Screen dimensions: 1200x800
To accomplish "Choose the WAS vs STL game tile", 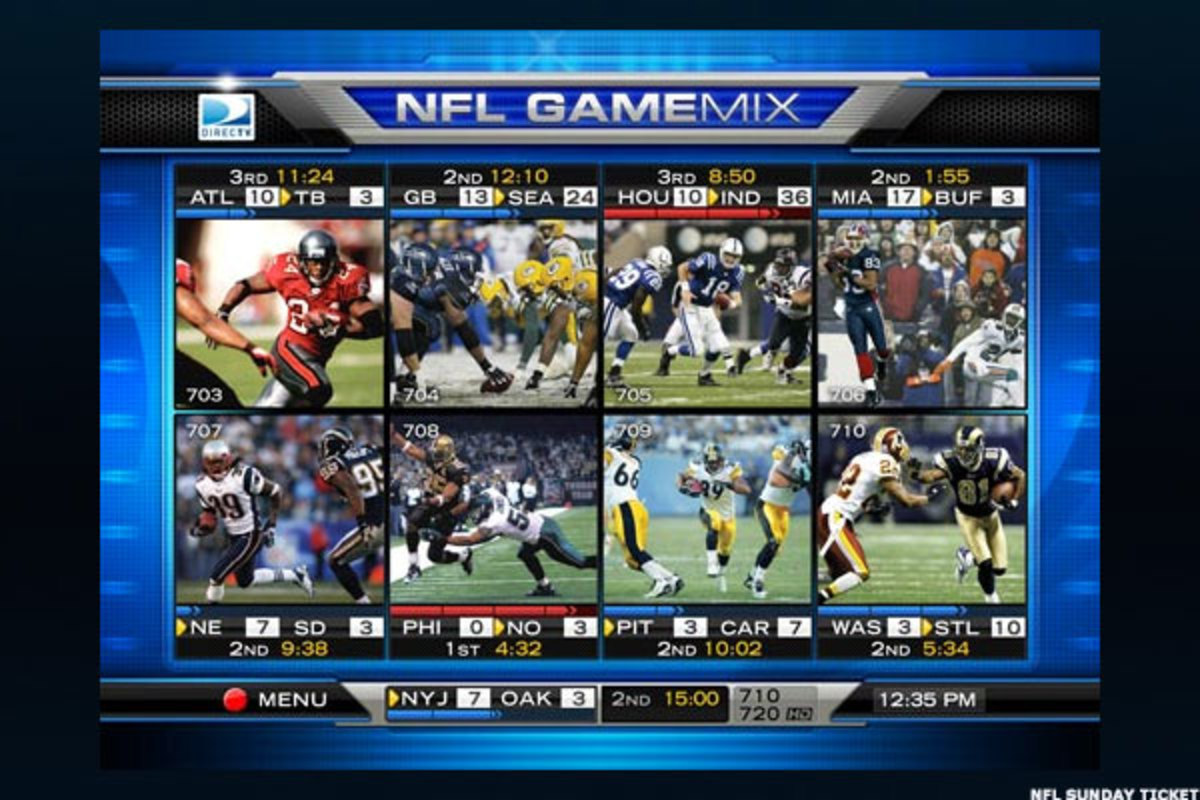I will (921, 510).
